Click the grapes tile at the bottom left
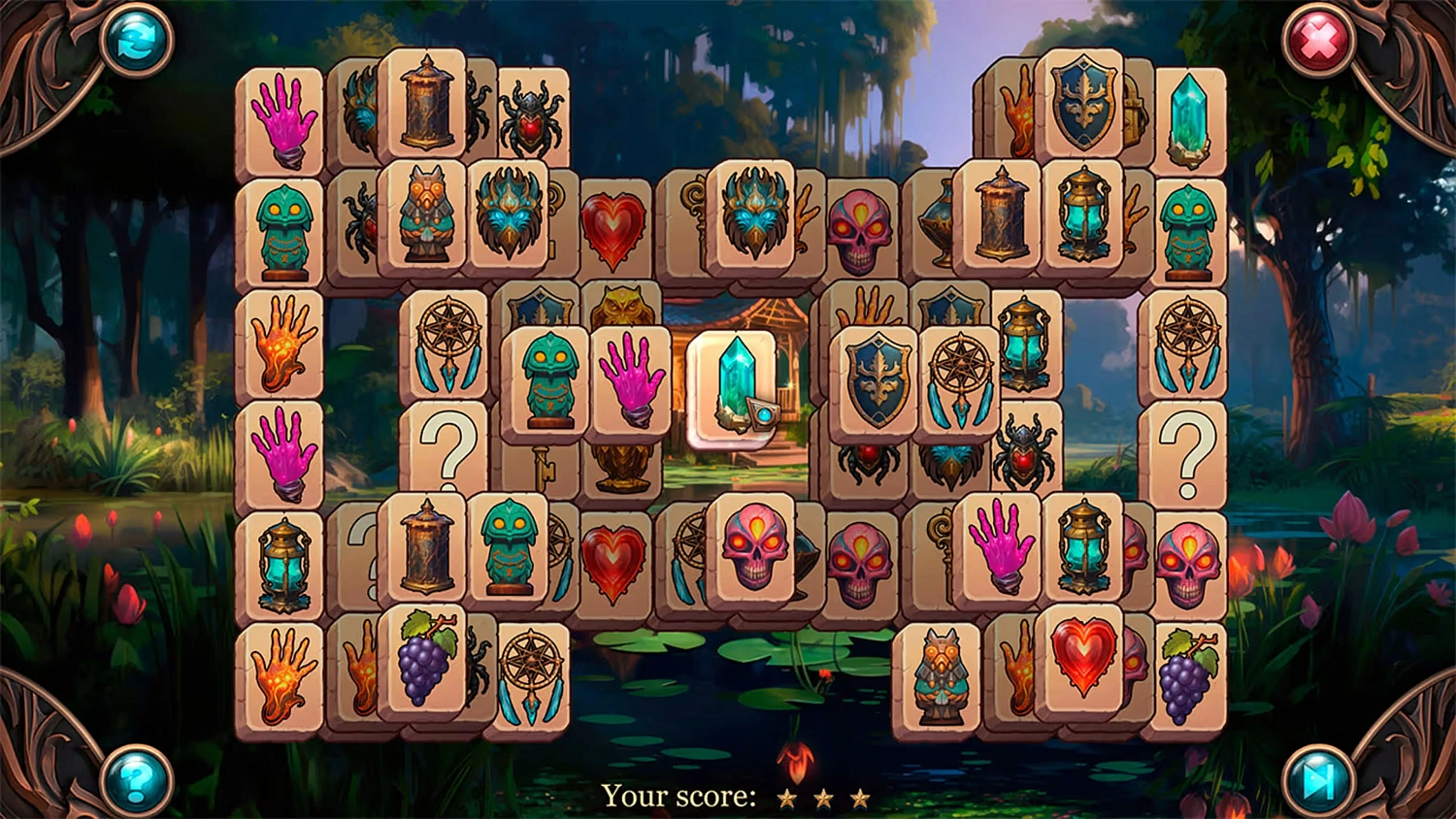This screenshot has height=819, width=1456. (427, 660)
